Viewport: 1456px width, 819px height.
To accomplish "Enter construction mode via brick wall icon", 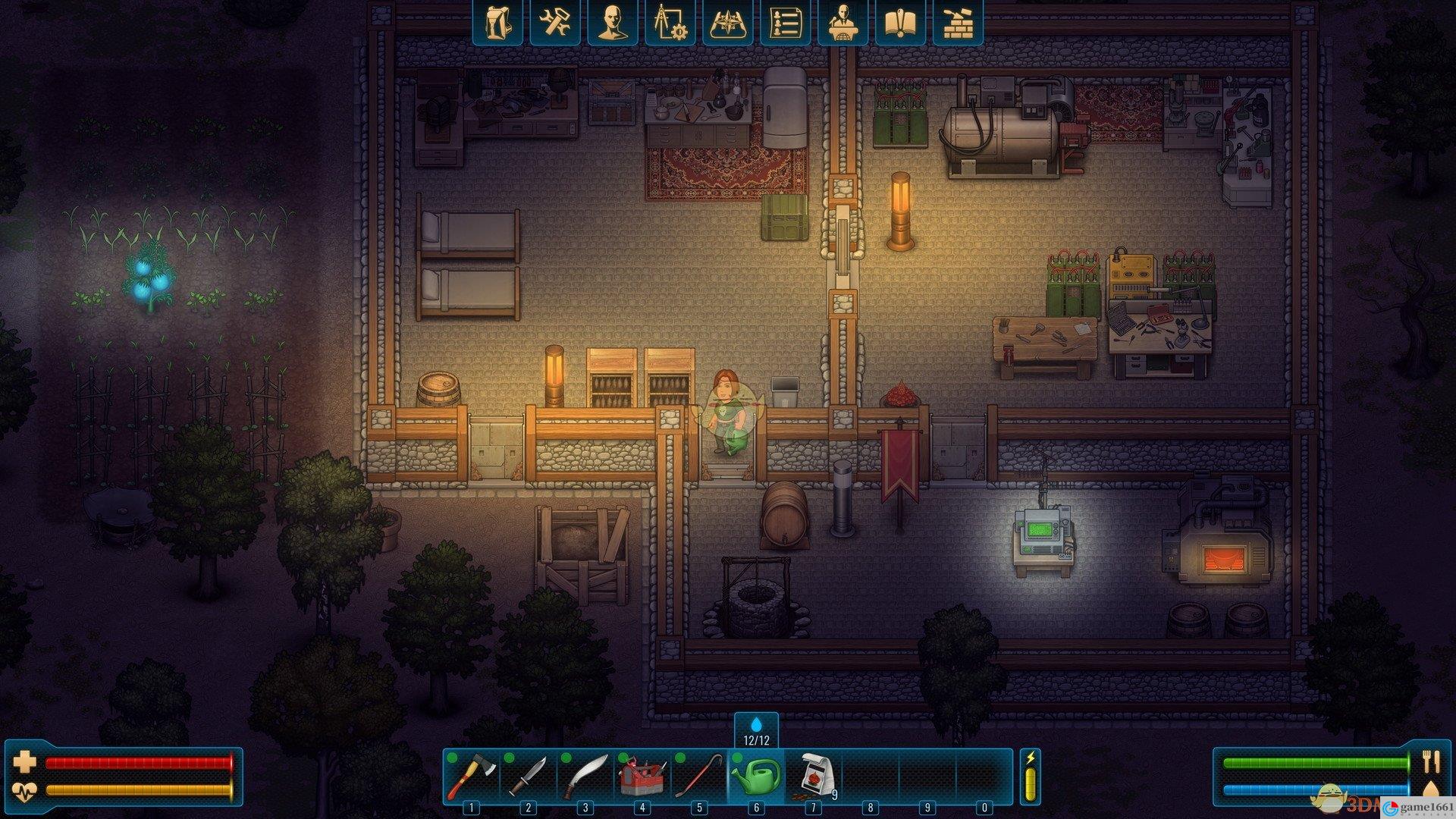I will (x=958, y=22).
